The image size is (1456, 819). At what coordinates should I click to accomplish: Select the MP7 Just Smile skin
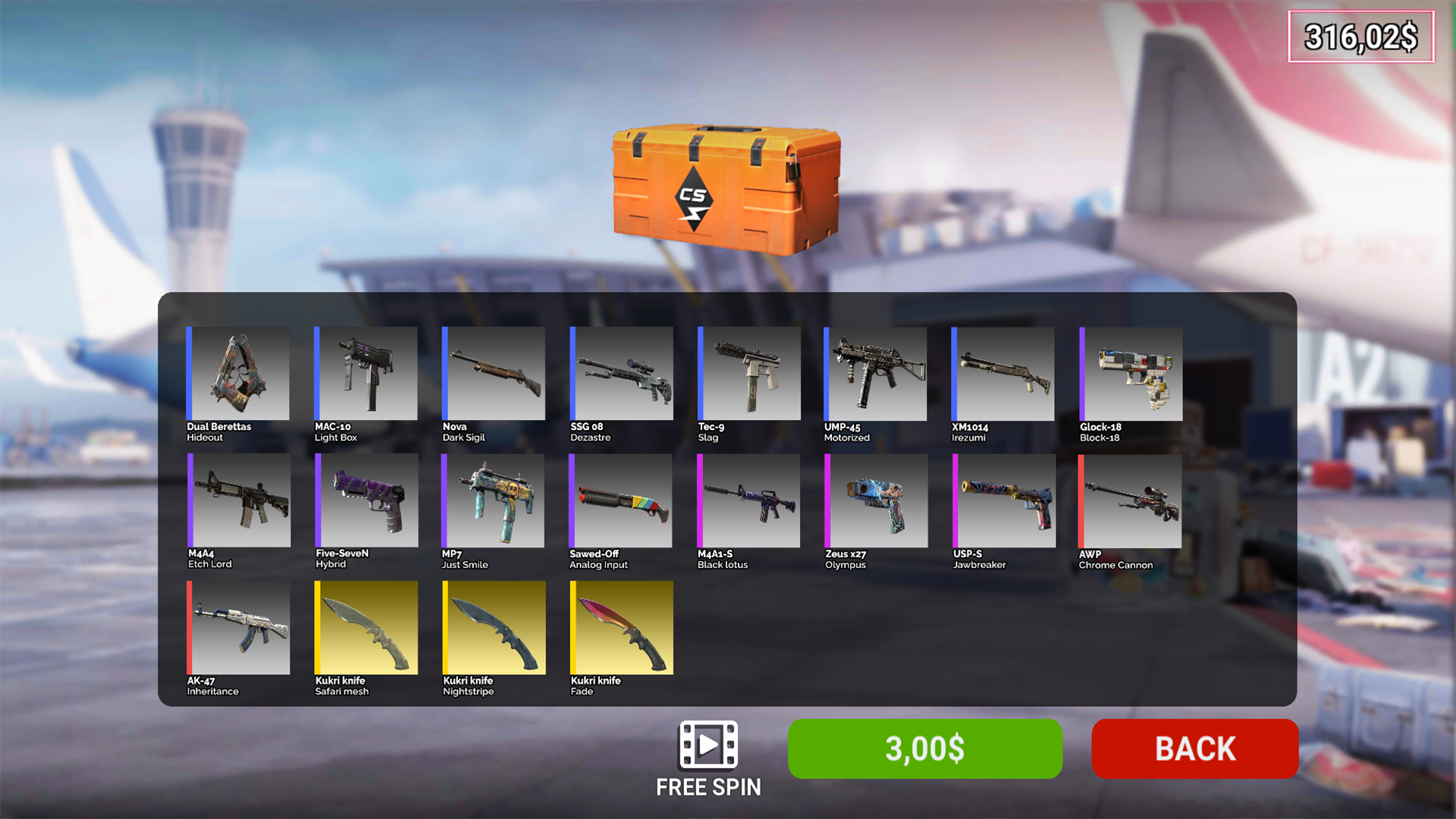point(492,500)
